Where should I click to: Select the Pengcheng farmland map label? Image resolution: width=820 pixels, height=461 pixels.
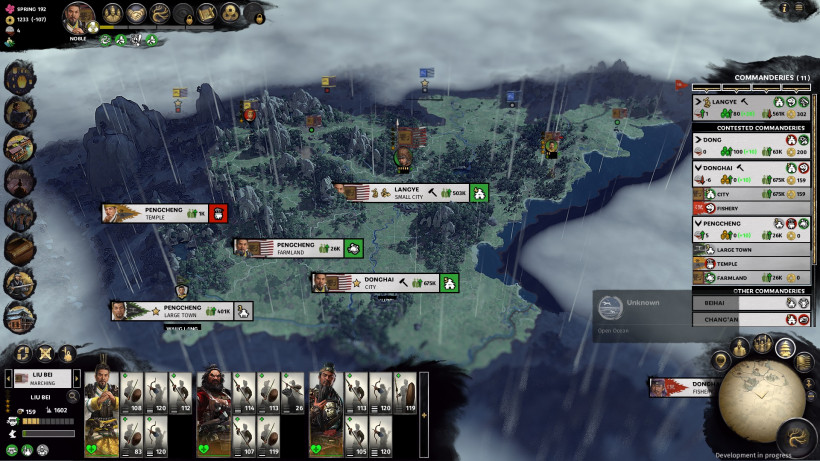pos(293,248)
